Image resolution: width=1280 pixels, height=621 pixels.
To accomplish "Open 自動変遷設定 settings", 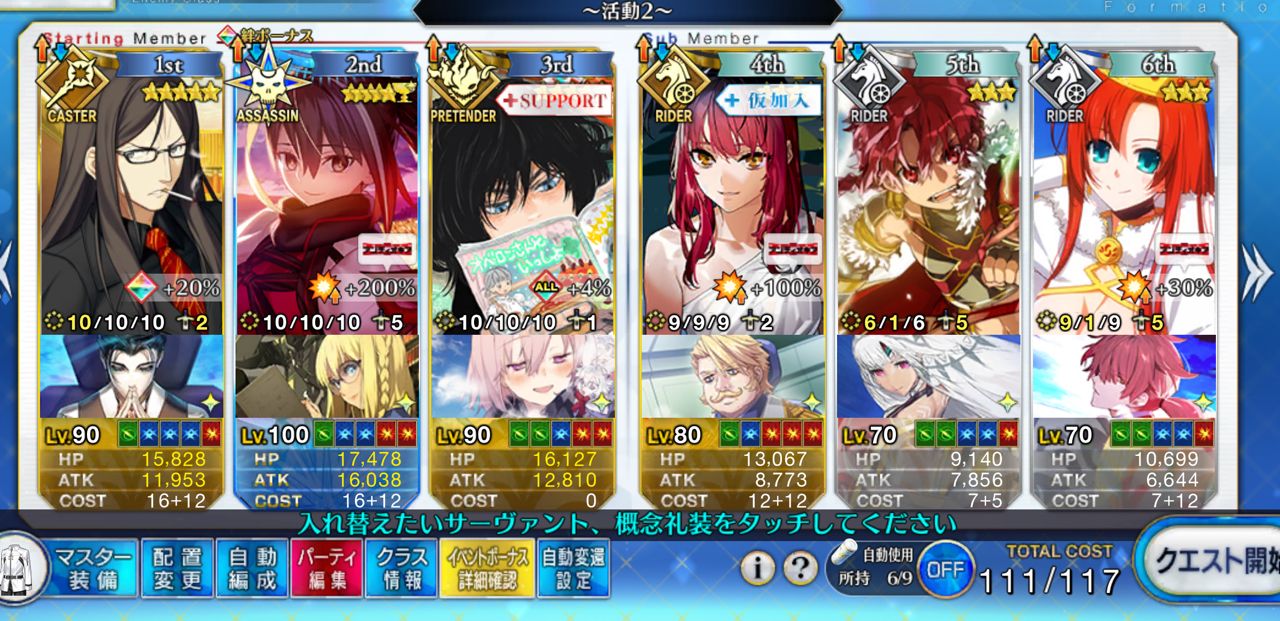I will coord(573,569).
